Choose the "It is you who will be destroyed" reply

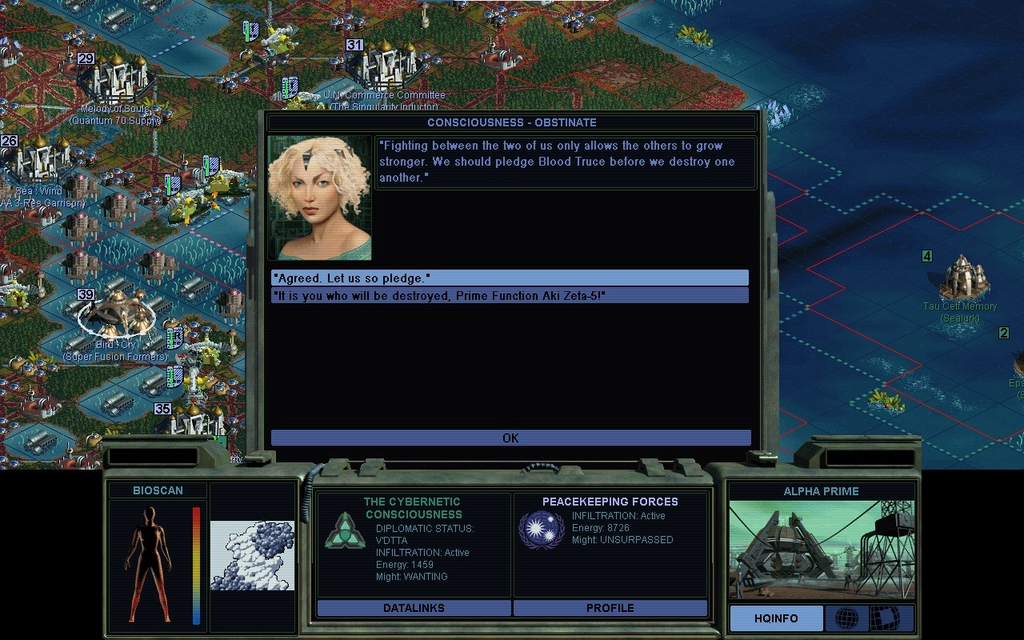509,296
